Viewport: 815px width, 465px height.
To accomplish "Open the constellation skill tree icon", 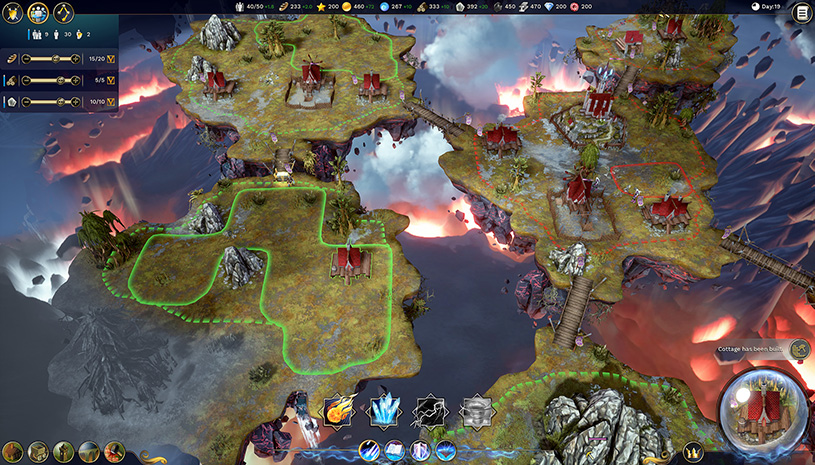I will [64, 13].
